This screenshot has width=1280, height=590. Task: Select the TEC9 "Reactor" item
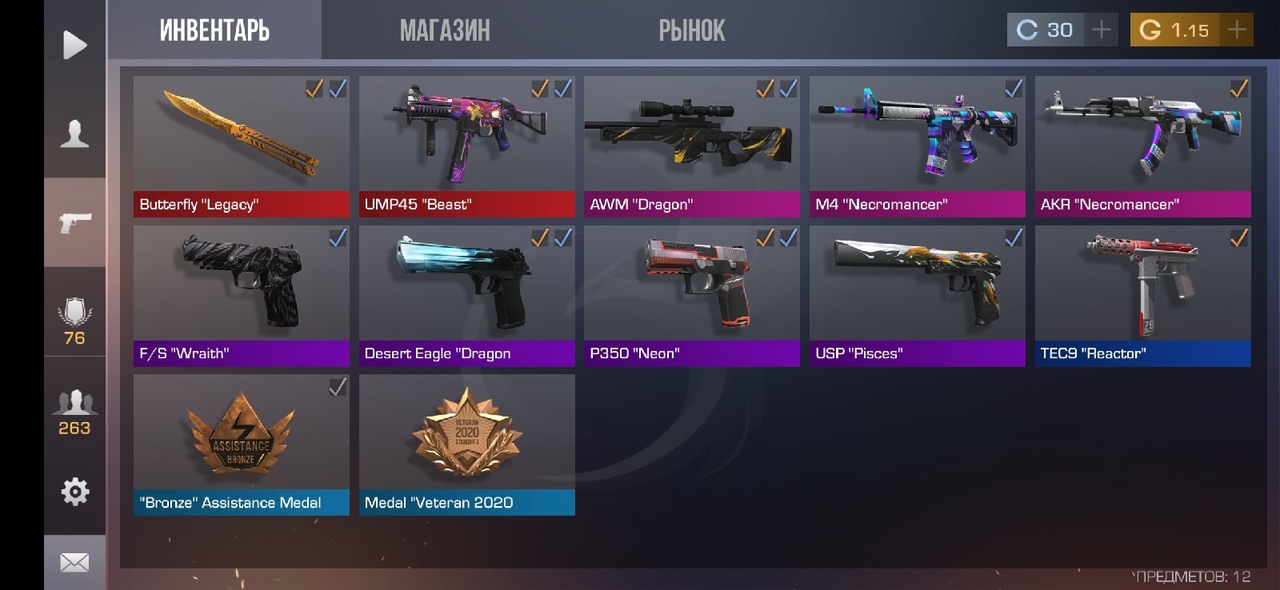click(x=1142, y=295)
